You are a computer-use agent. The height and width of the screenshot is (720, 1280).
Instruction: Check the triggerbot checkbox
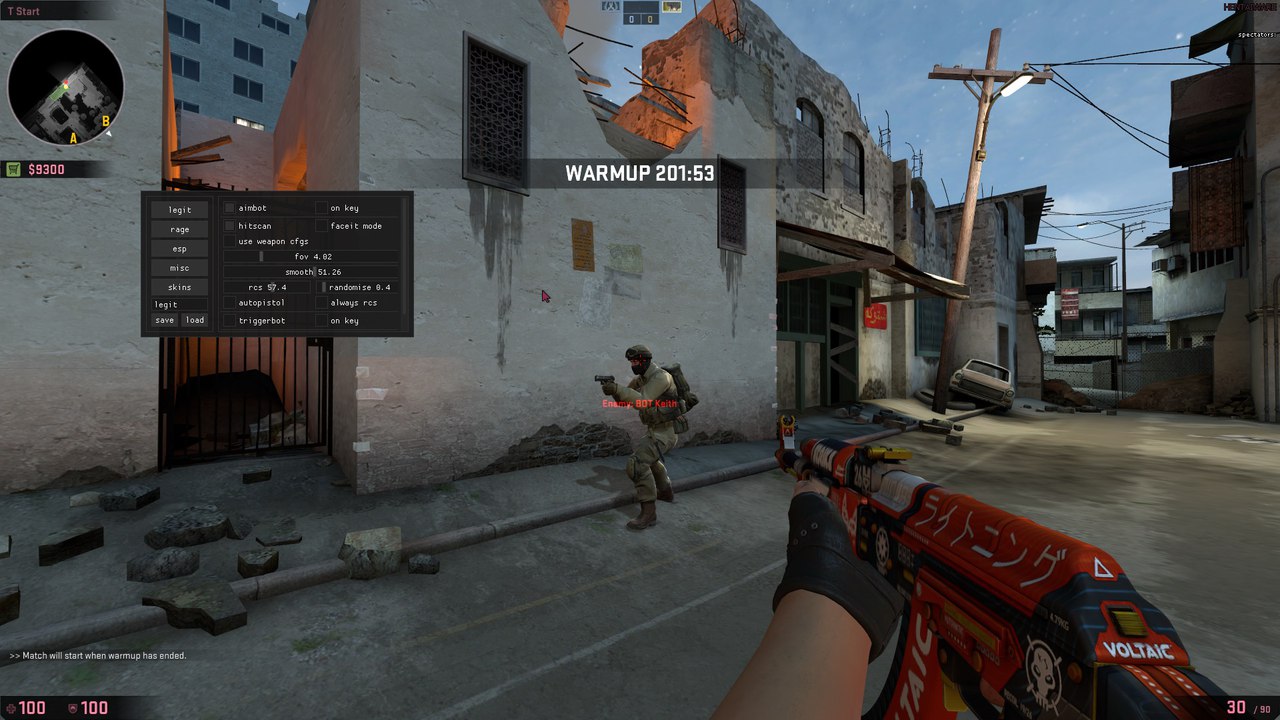pyautogui.click(x=230, y=321)
